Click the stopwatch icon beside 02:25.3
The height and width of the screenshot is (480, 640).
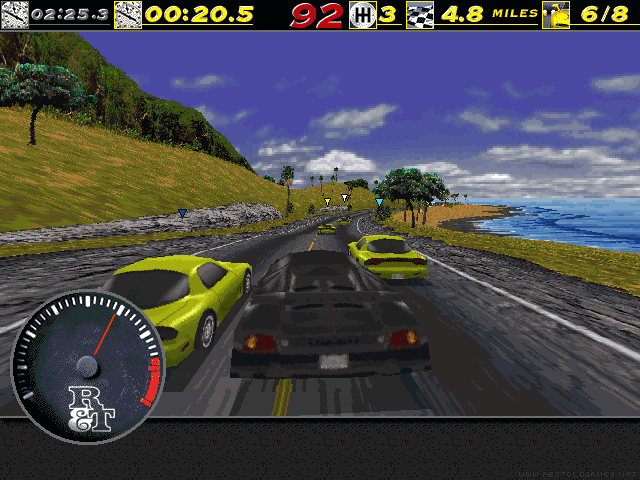pyautogui.click(x=15, y=14)
